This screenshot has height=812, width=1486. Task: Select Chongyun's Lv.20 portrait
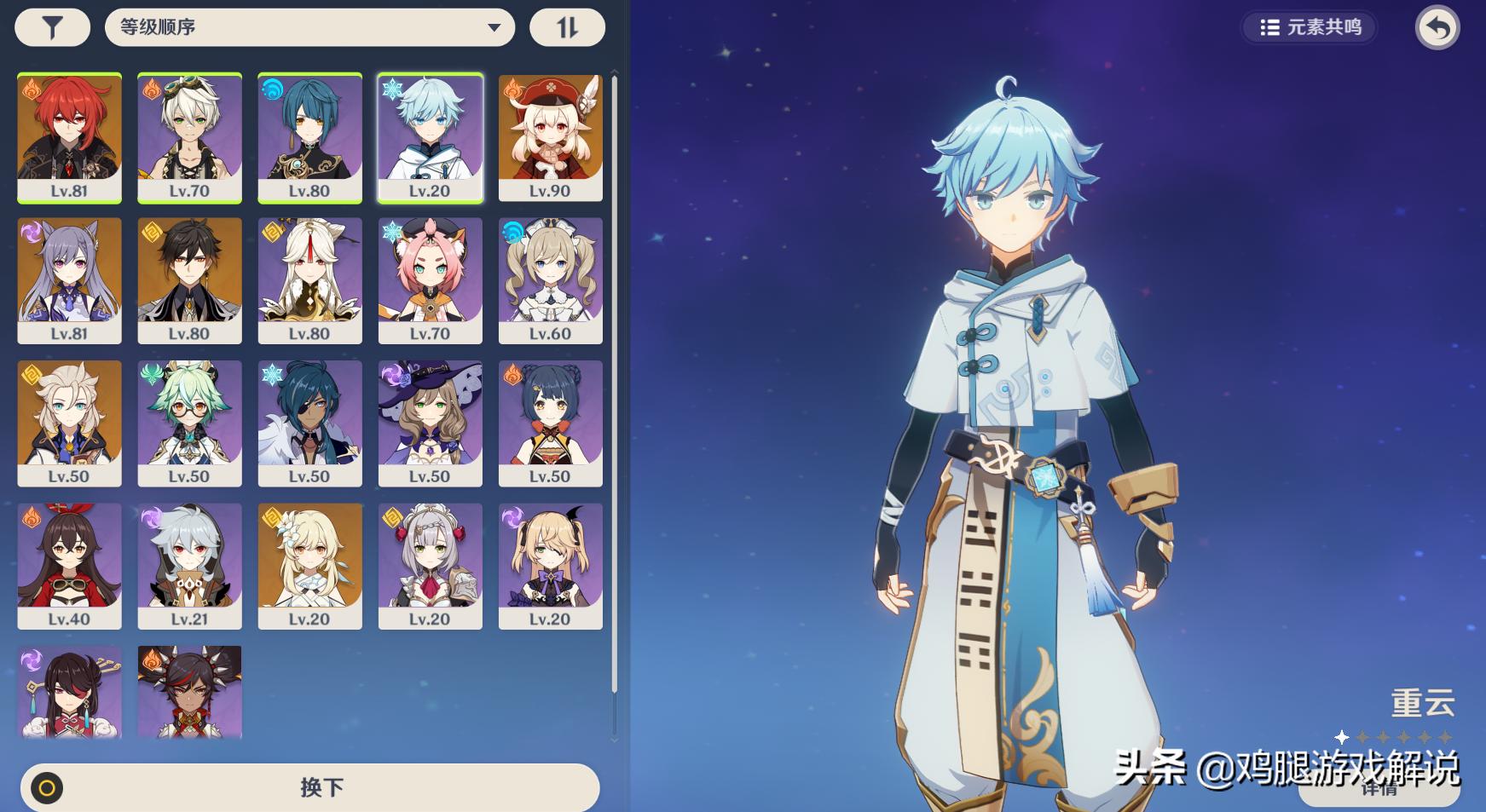(x=430, y=138)
